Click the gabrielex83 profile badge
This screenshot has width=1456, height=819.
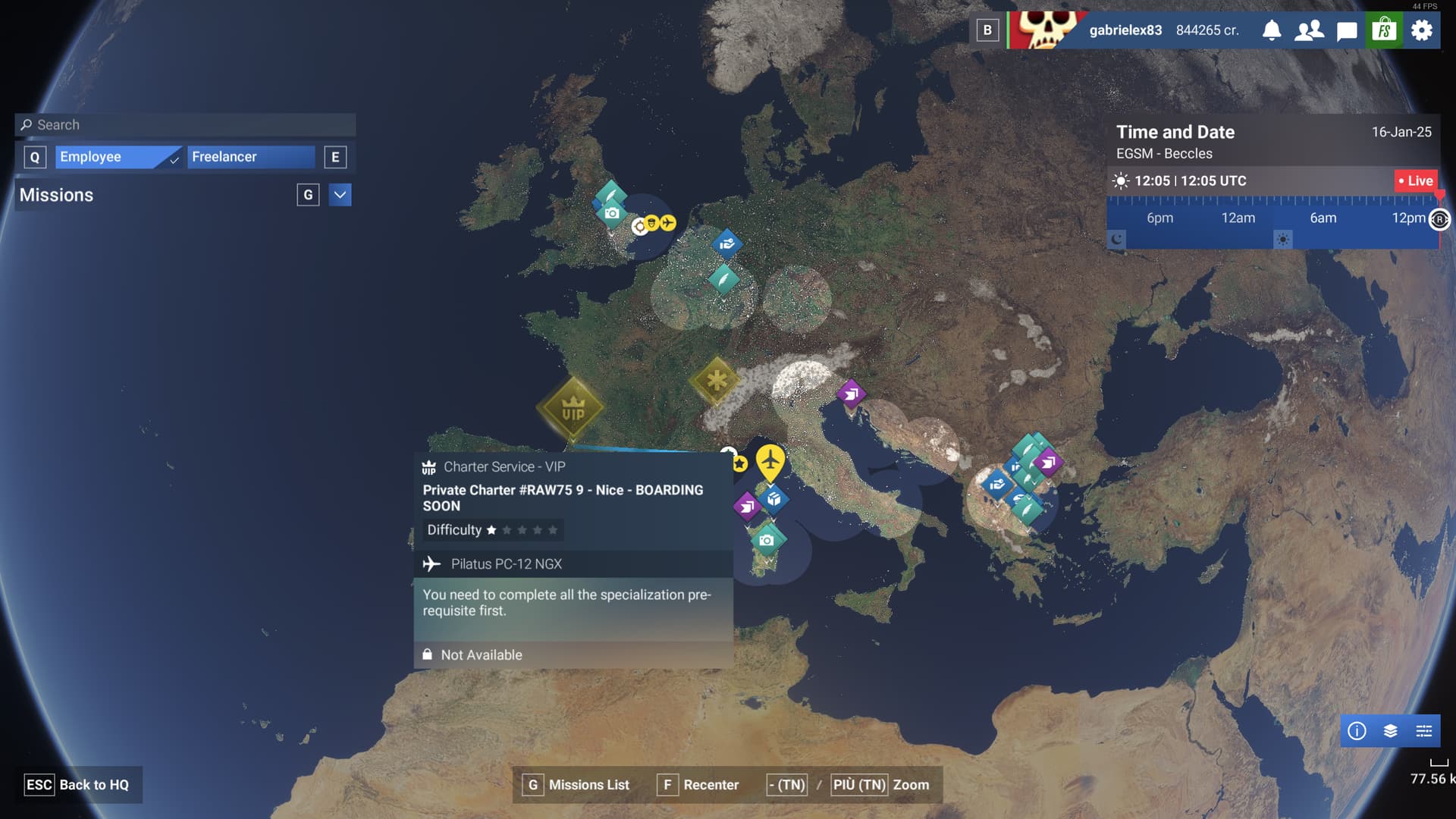(x=1125, y=30)
